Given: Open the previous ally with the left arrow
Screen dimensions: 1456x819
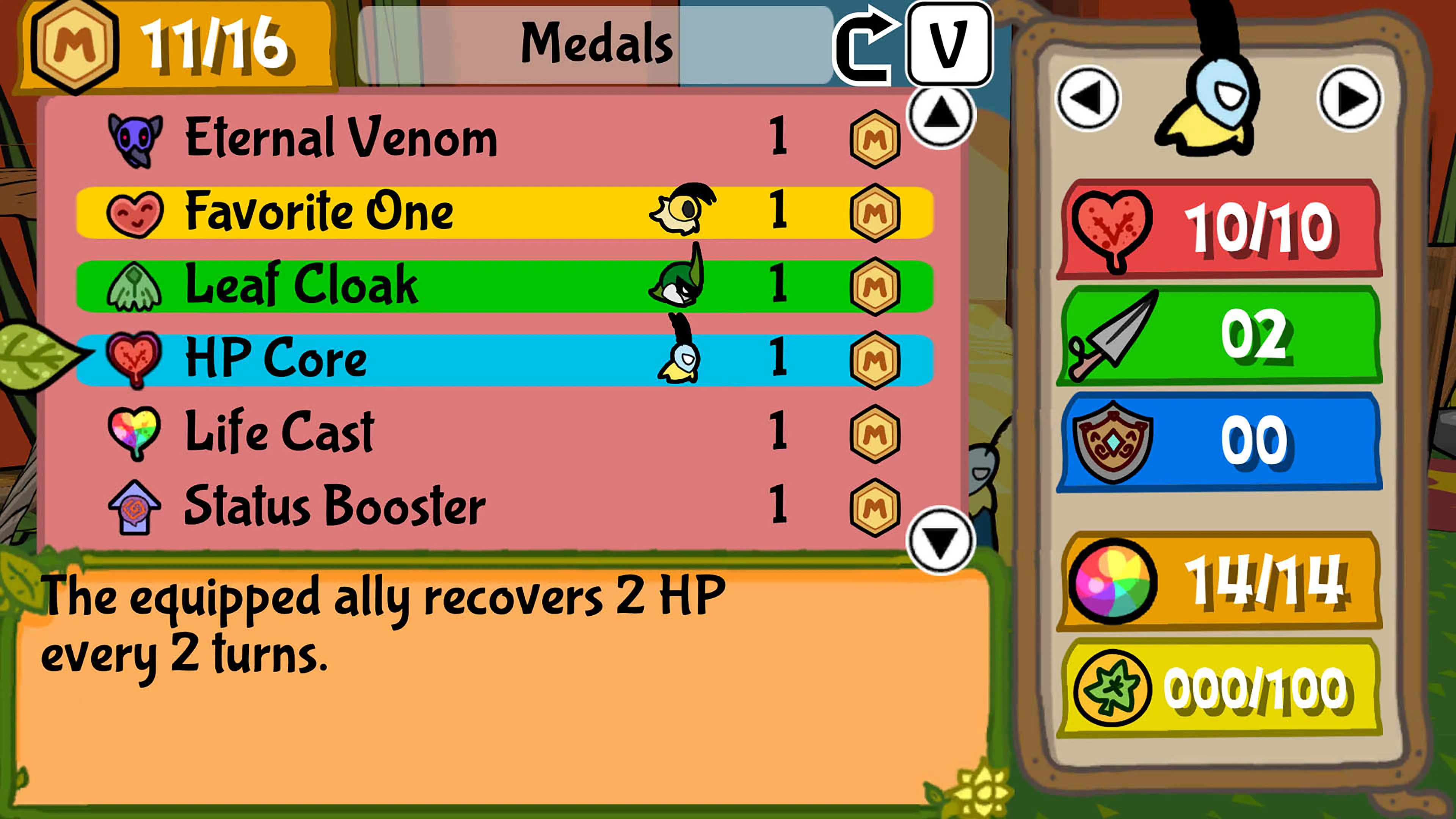Looking at the screenshot, I should coord(1089,97).
